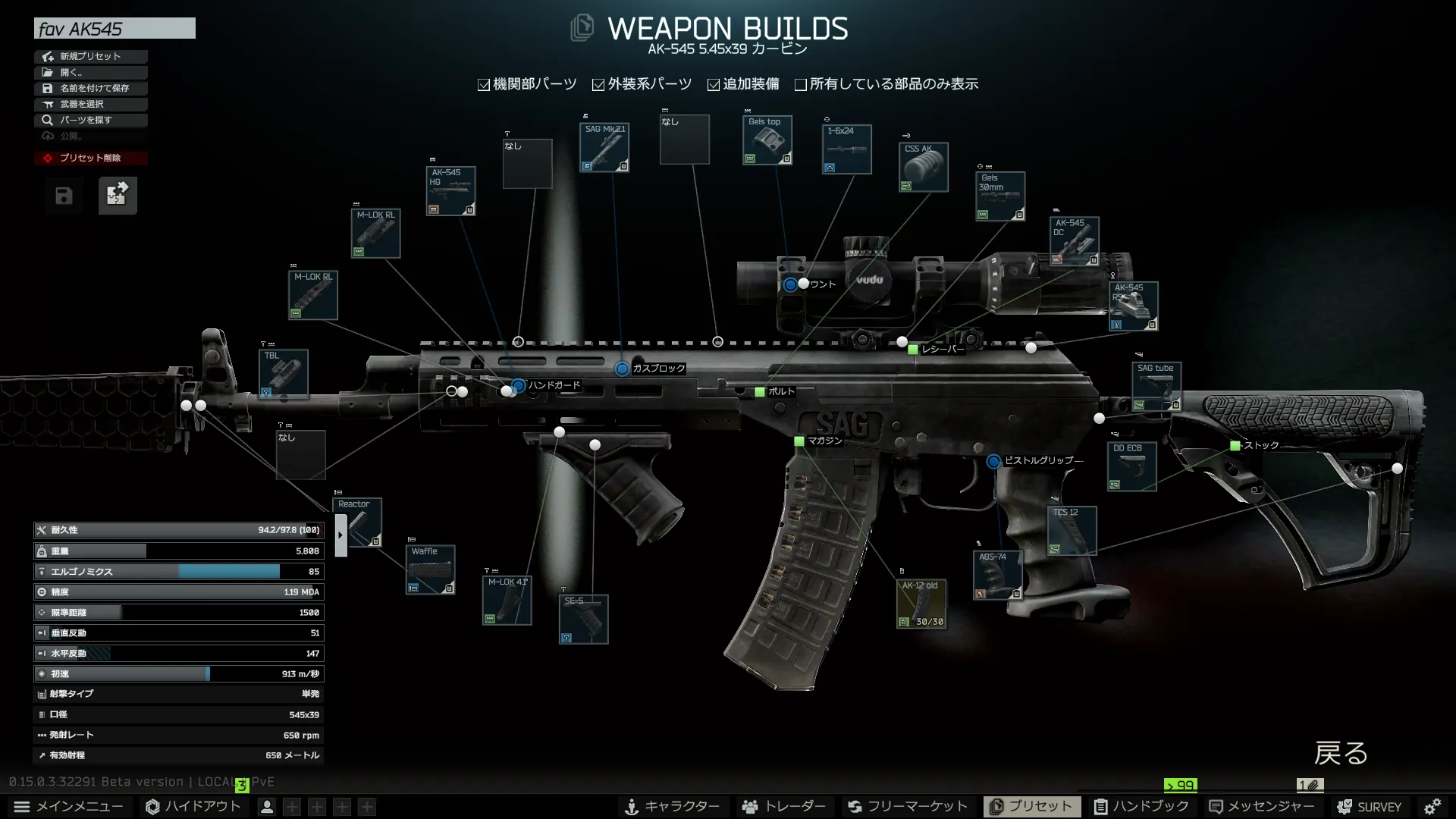Open the パーツを探す magnifier search icon
This screenshot has width=1456, height=819.
pyautogui.click(x=47, y=120)
